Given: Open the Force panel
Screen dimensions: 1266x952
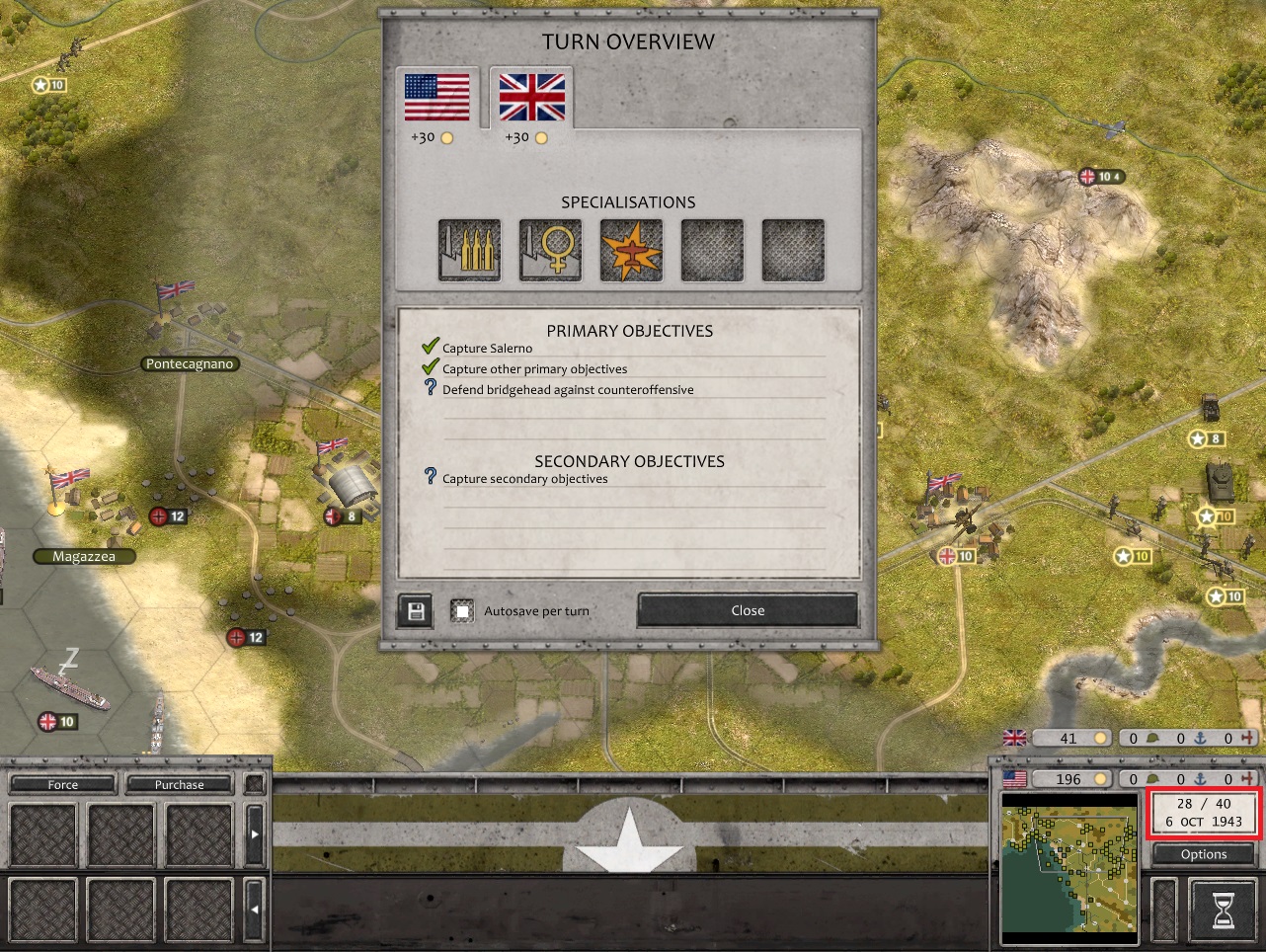Looking at the screenshot, I should pyautogui.click(x=63, y=785).
